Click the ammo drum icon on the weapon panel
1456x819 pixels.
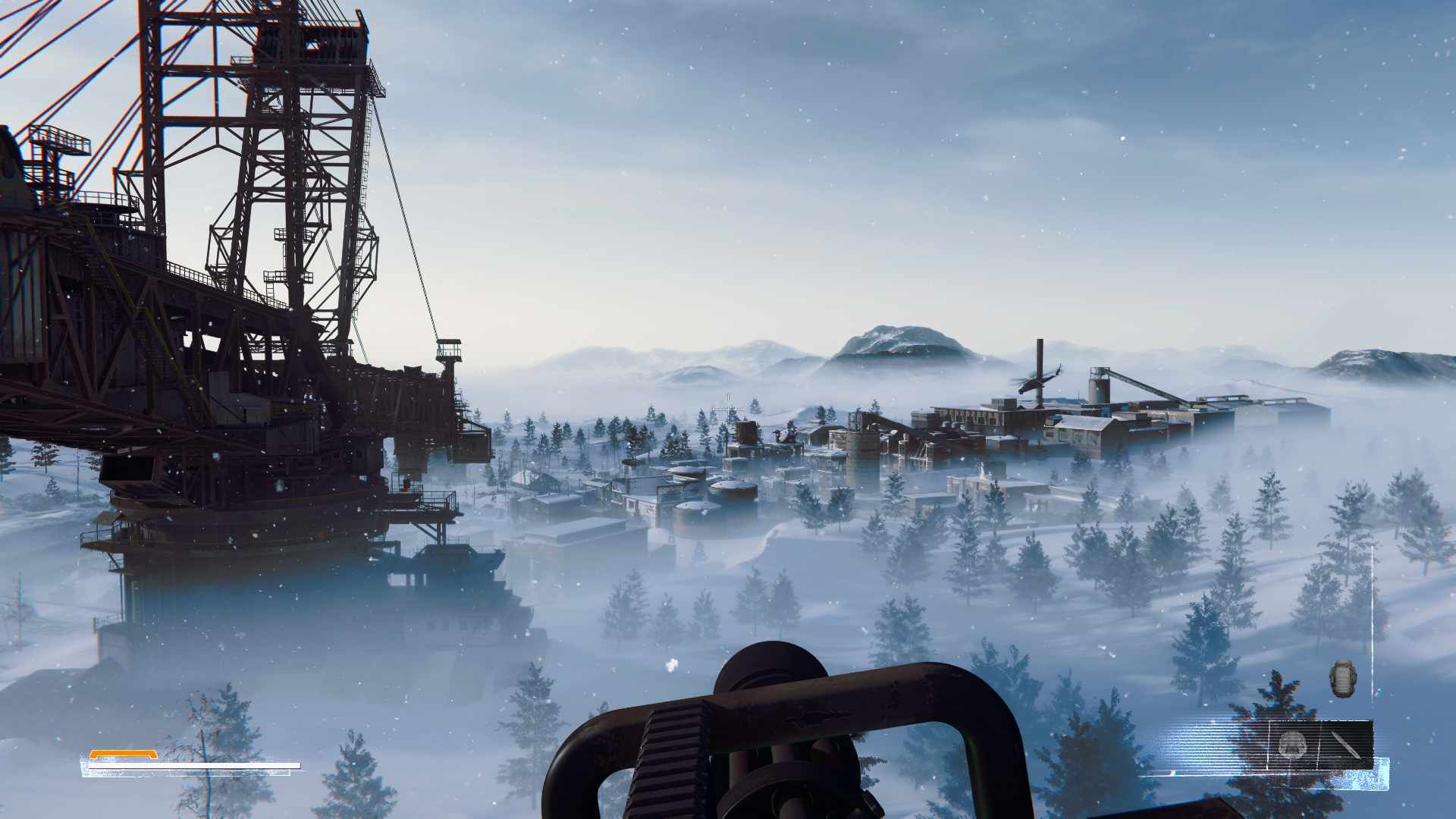[x=1292, y=744]
